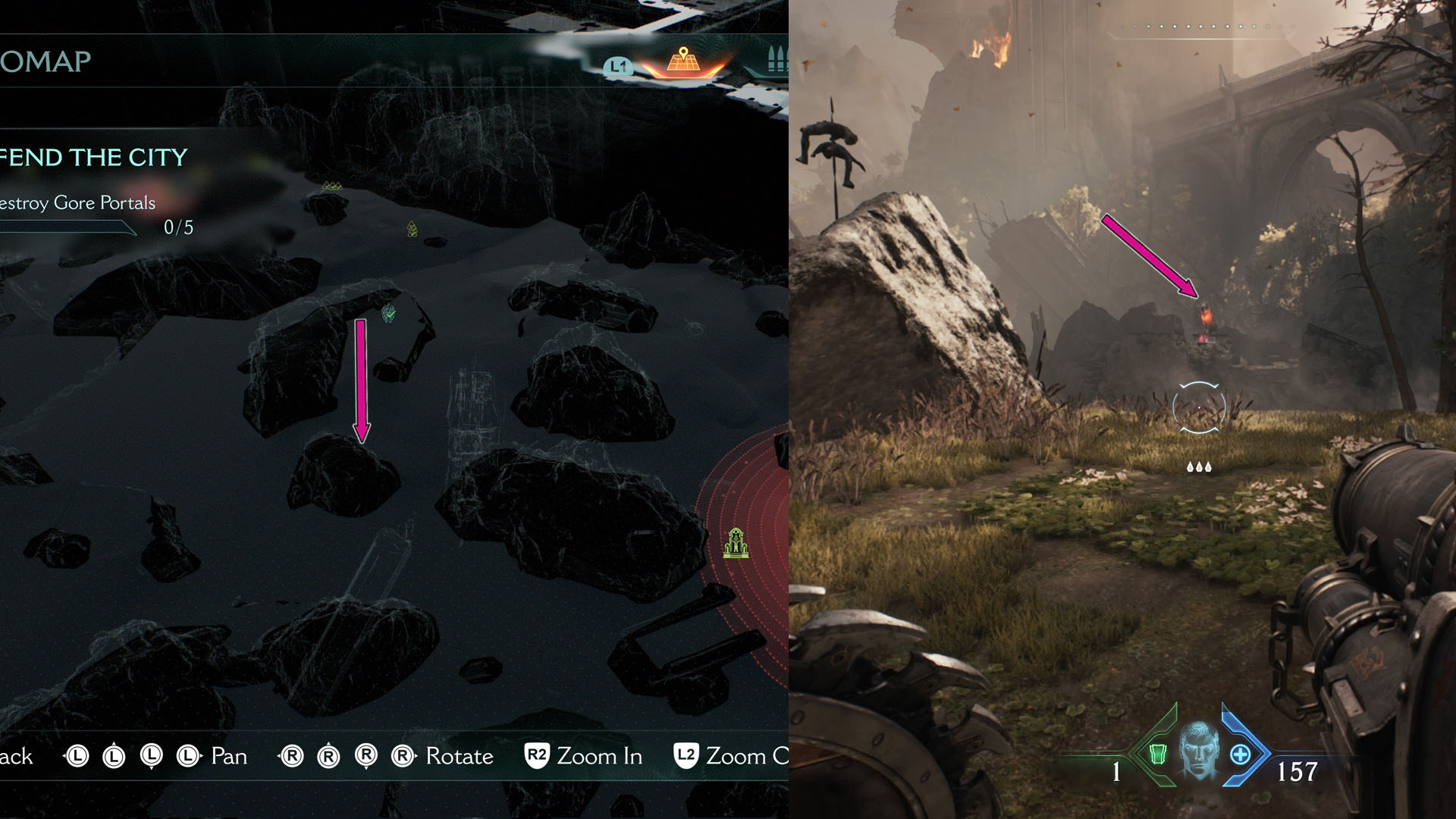
Task: Click the pink arrow marker over the rock
Action: [x=361, y=379]
